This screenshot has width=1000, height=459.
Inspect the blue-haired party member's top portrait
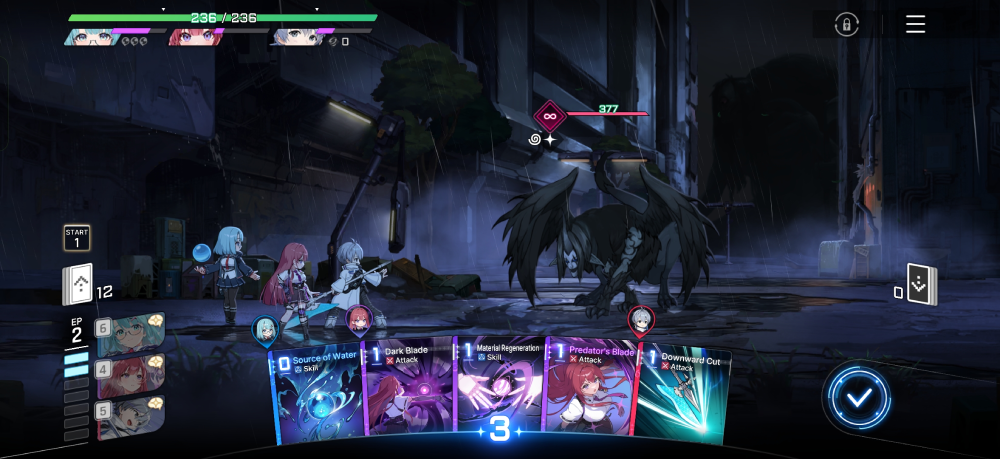[88, 37]
